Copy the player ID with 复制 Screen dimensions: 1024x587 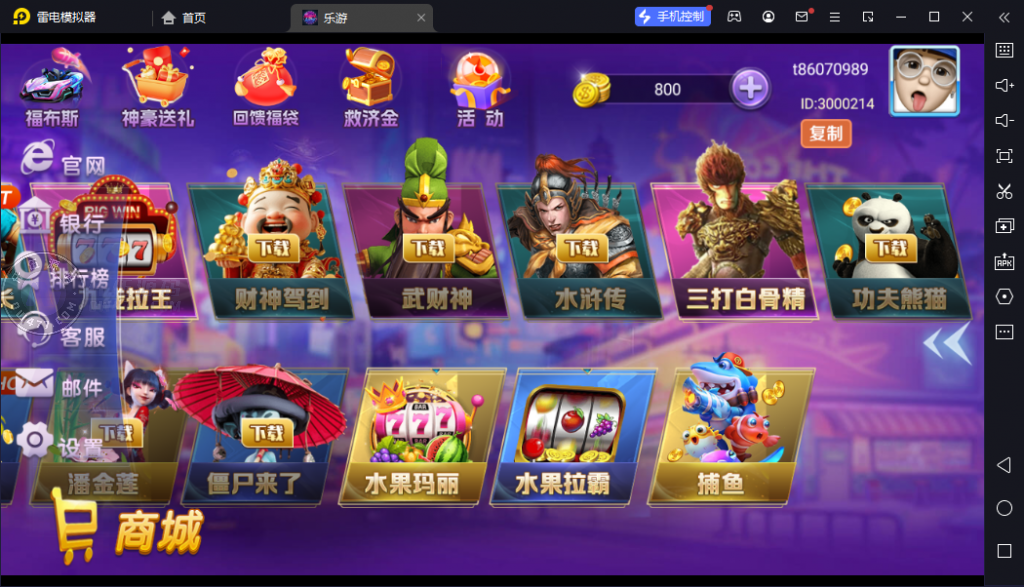826,133
